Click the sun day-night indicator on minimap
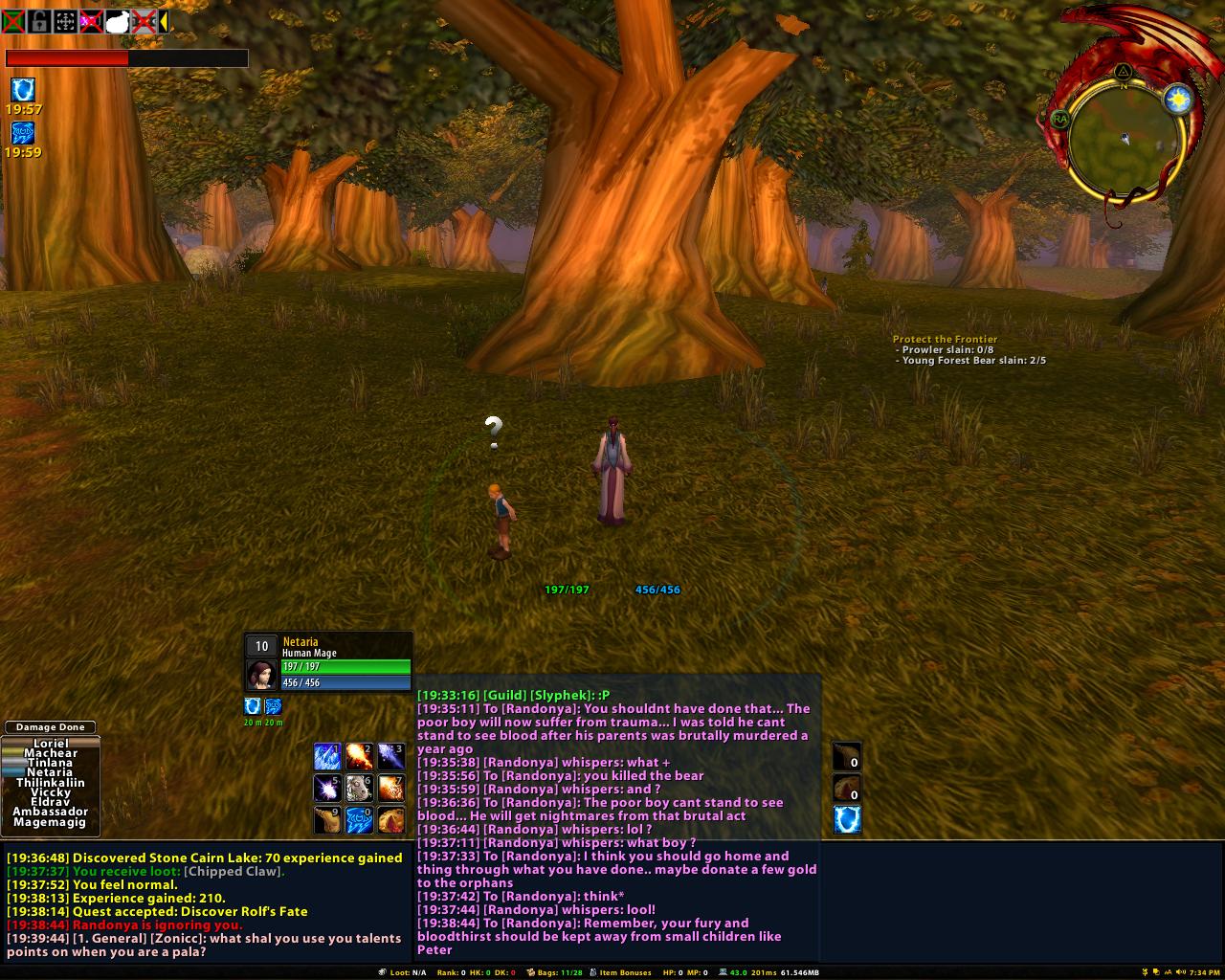 1179,99
